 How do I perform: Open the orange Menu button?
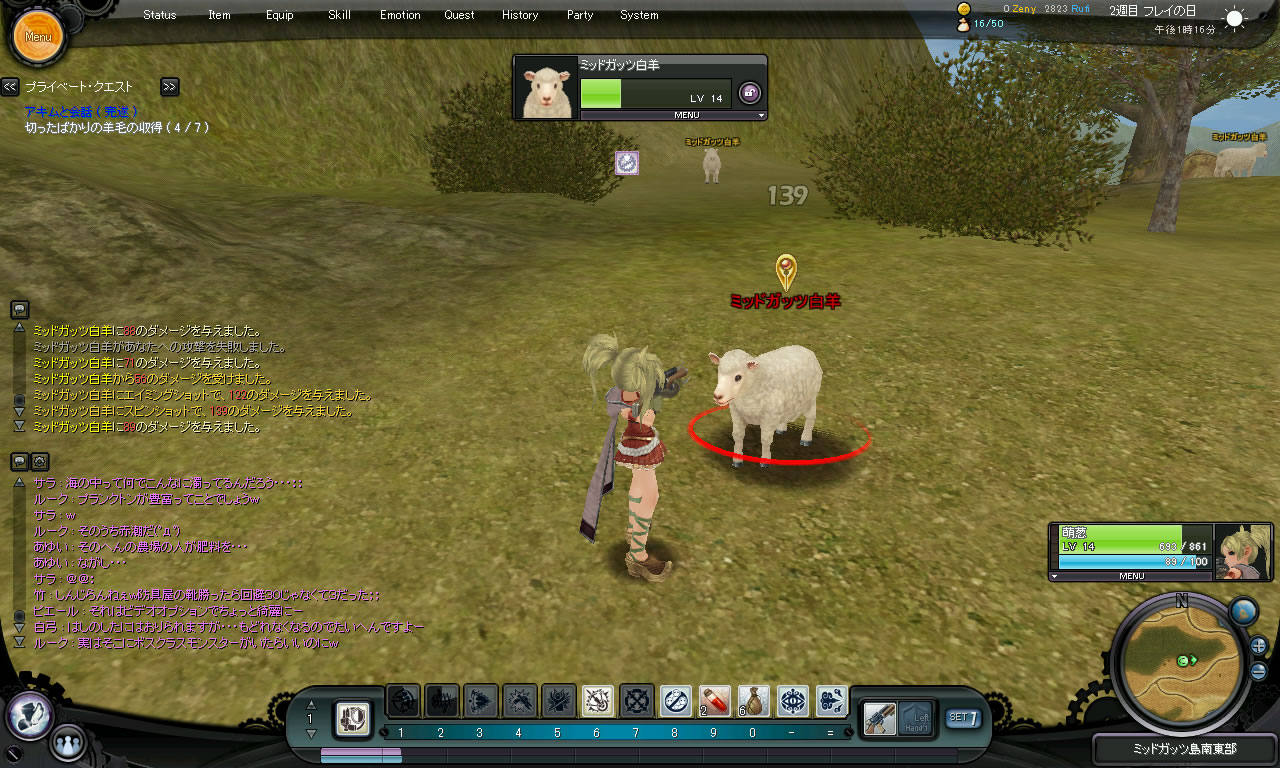(x=38, y=37)
